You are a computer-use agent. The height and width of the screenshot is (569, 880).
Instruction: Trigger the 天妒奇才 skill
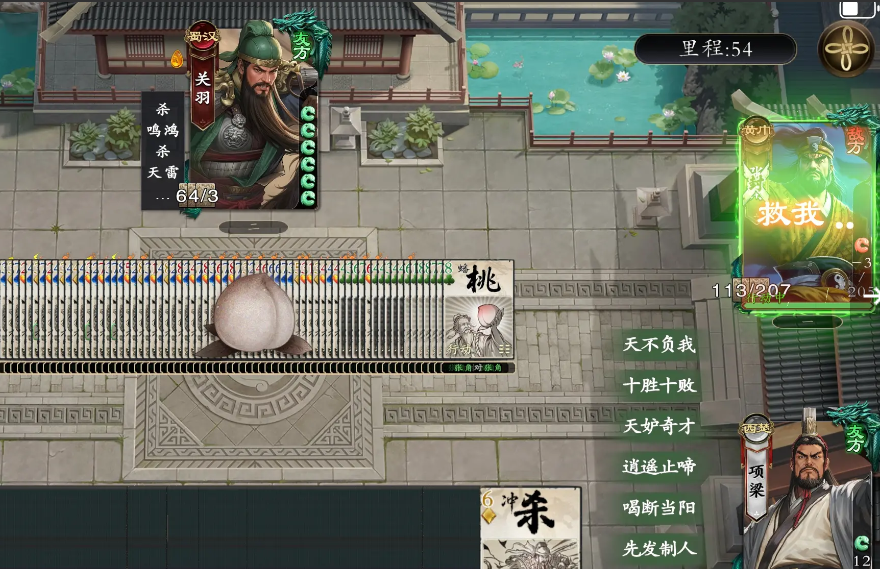tap(659, 426)
